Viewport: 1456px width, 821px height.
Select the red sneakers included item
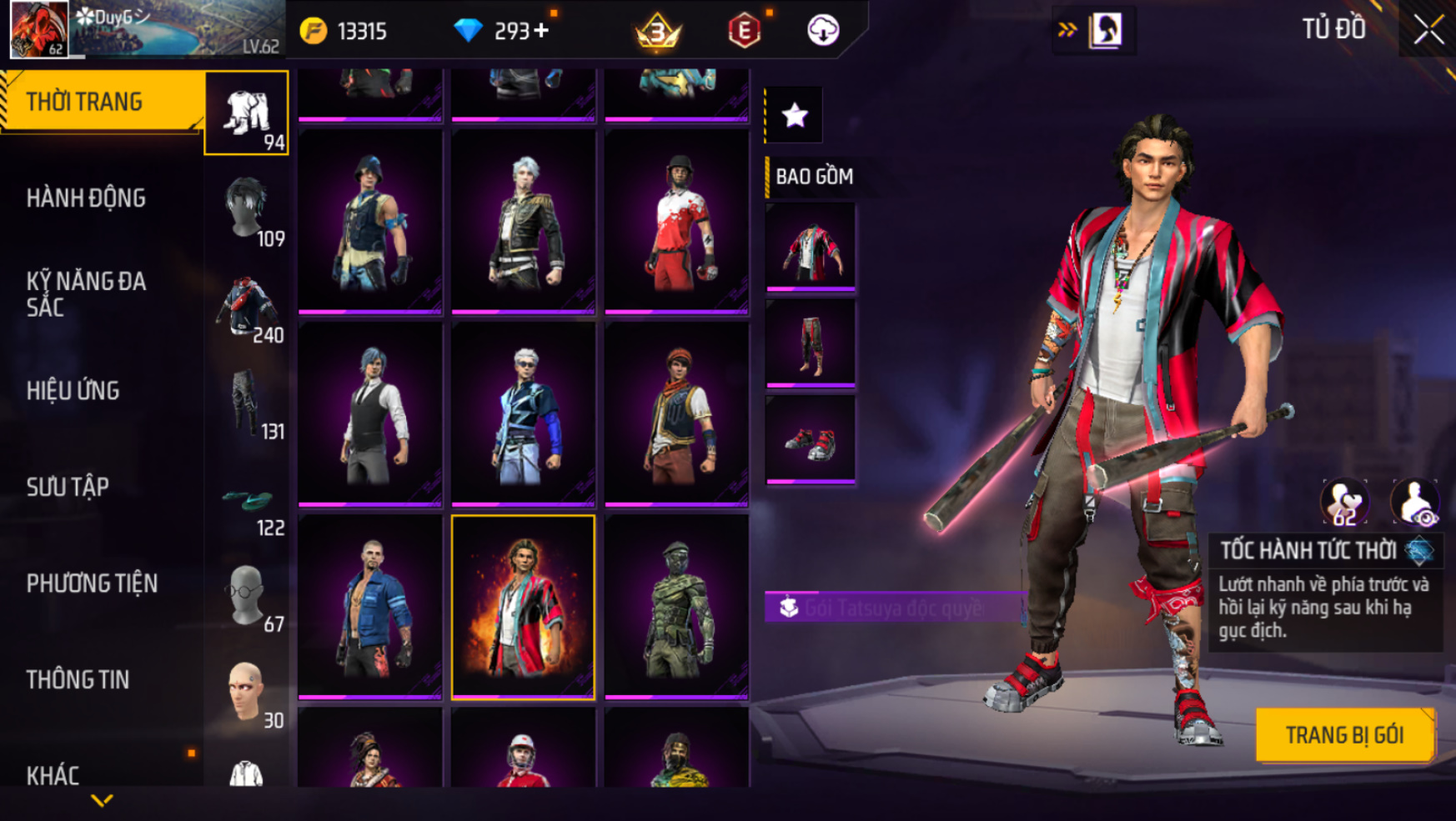(811, 440)
